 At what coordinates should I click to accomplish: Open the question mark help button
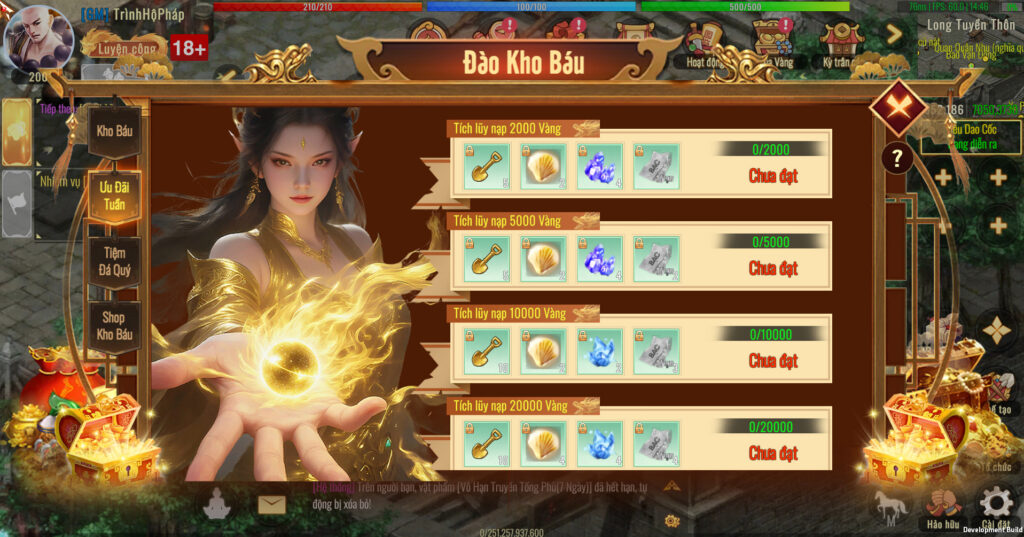pyautogui.click(x=897, y=158)
